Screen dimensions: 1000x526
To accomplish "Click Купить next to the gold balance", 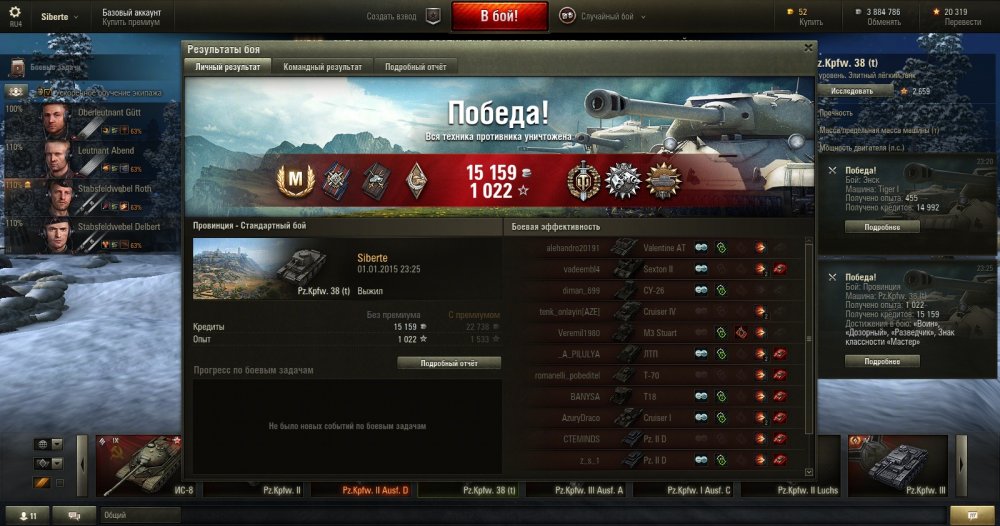I will (x=811, y=21).
